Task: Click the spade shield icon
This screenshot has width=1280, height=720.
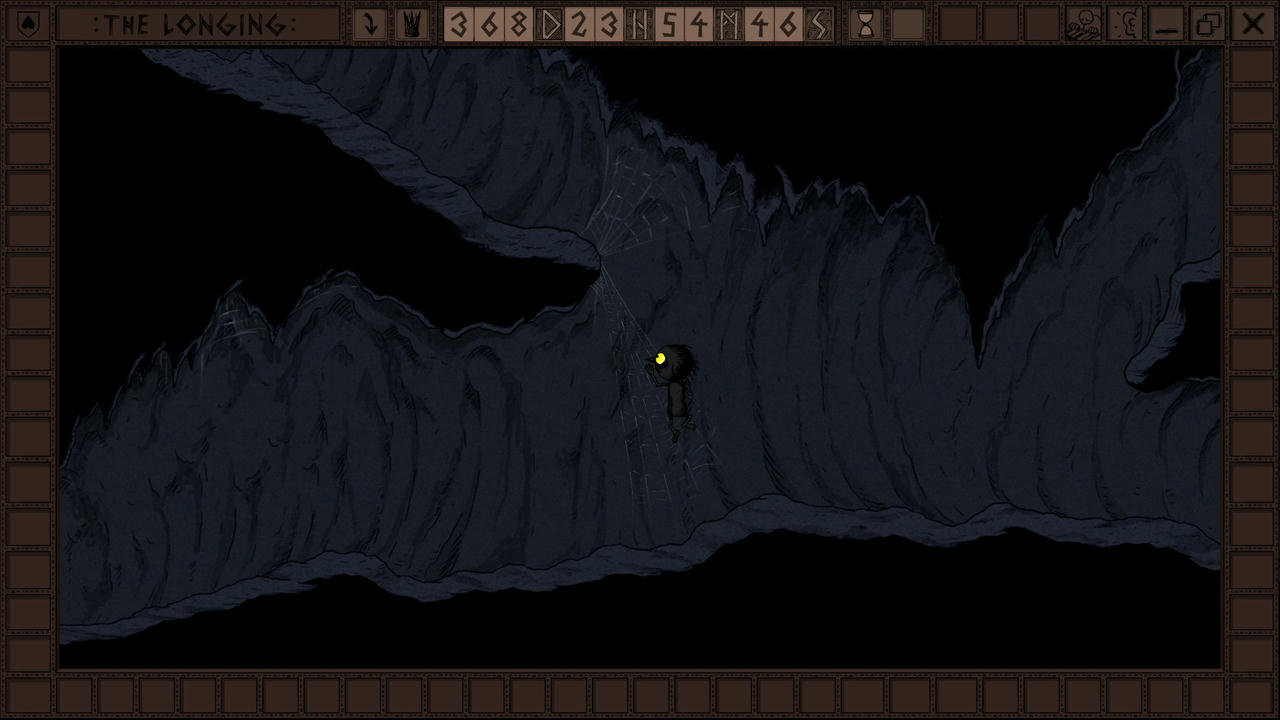Action: pyautogui.click(x=28, y=24)
